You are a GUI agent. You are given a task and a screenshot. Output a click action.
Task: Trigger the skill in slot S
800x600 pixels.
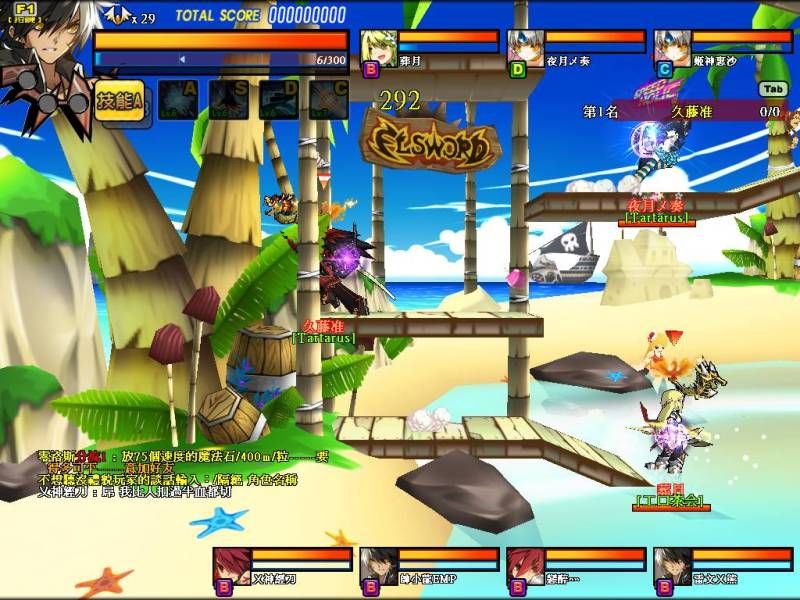[x=228, y=100]
